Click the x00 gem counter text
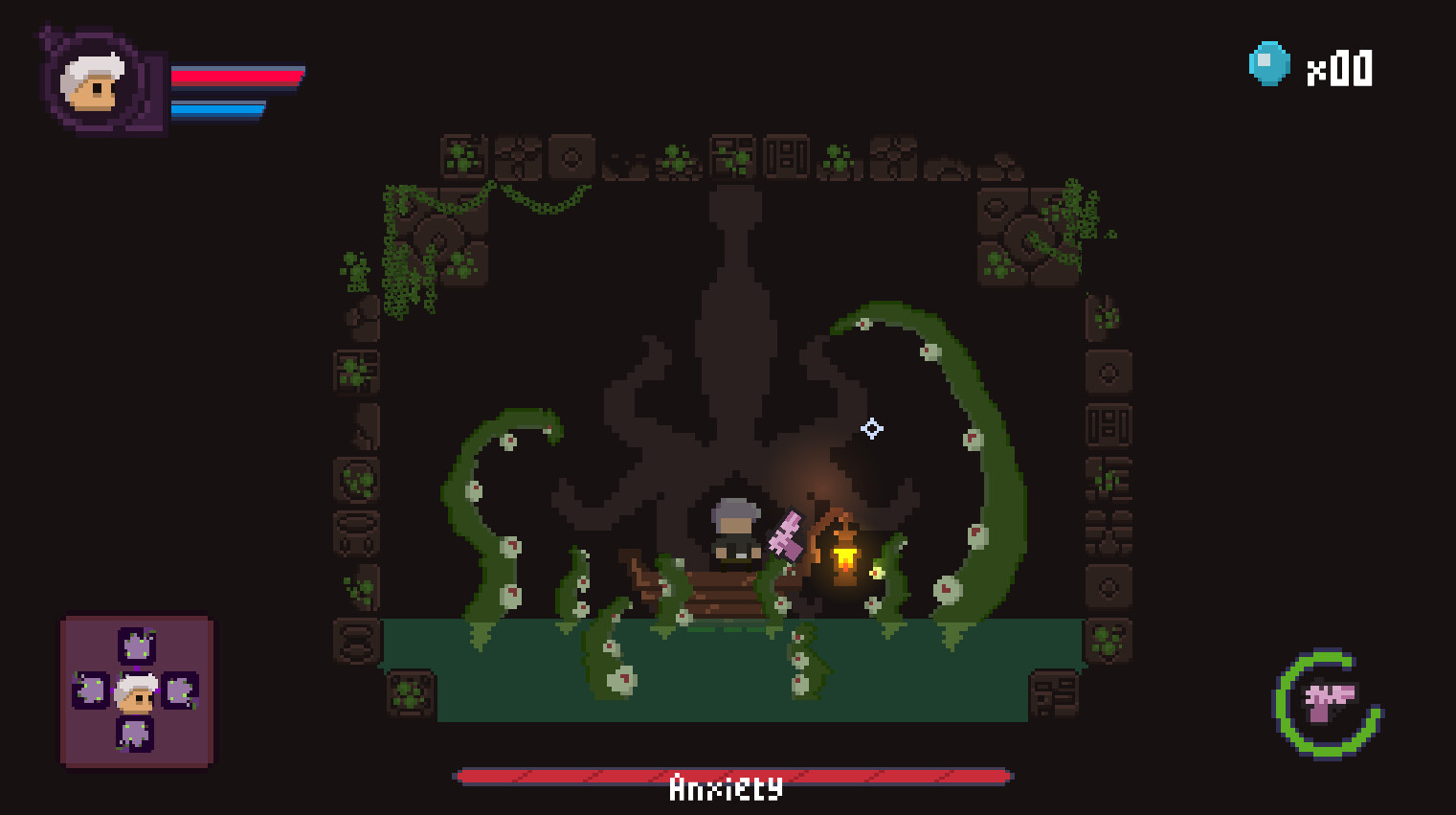1456x815 pixels. [x=1340, y=67]
